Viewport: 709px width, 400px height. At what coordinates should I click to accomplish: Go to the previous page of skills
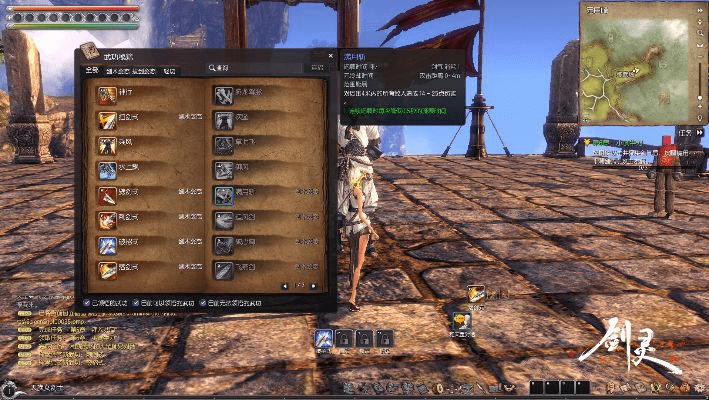tap(286, 286)
